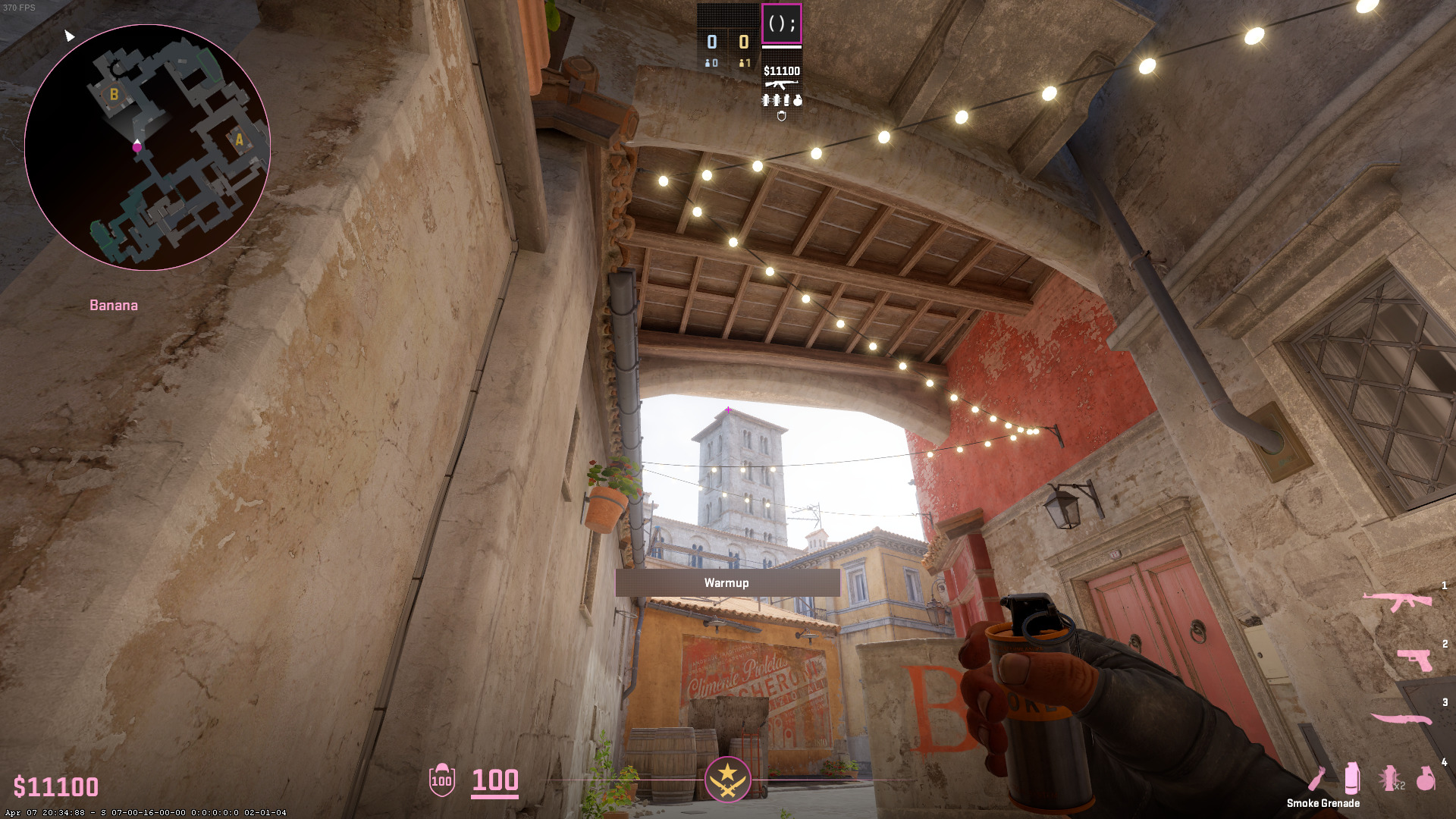Screen dimensions: 1456x819
Task: Click the armor shield icon beside health
Action: coord(441,780)
